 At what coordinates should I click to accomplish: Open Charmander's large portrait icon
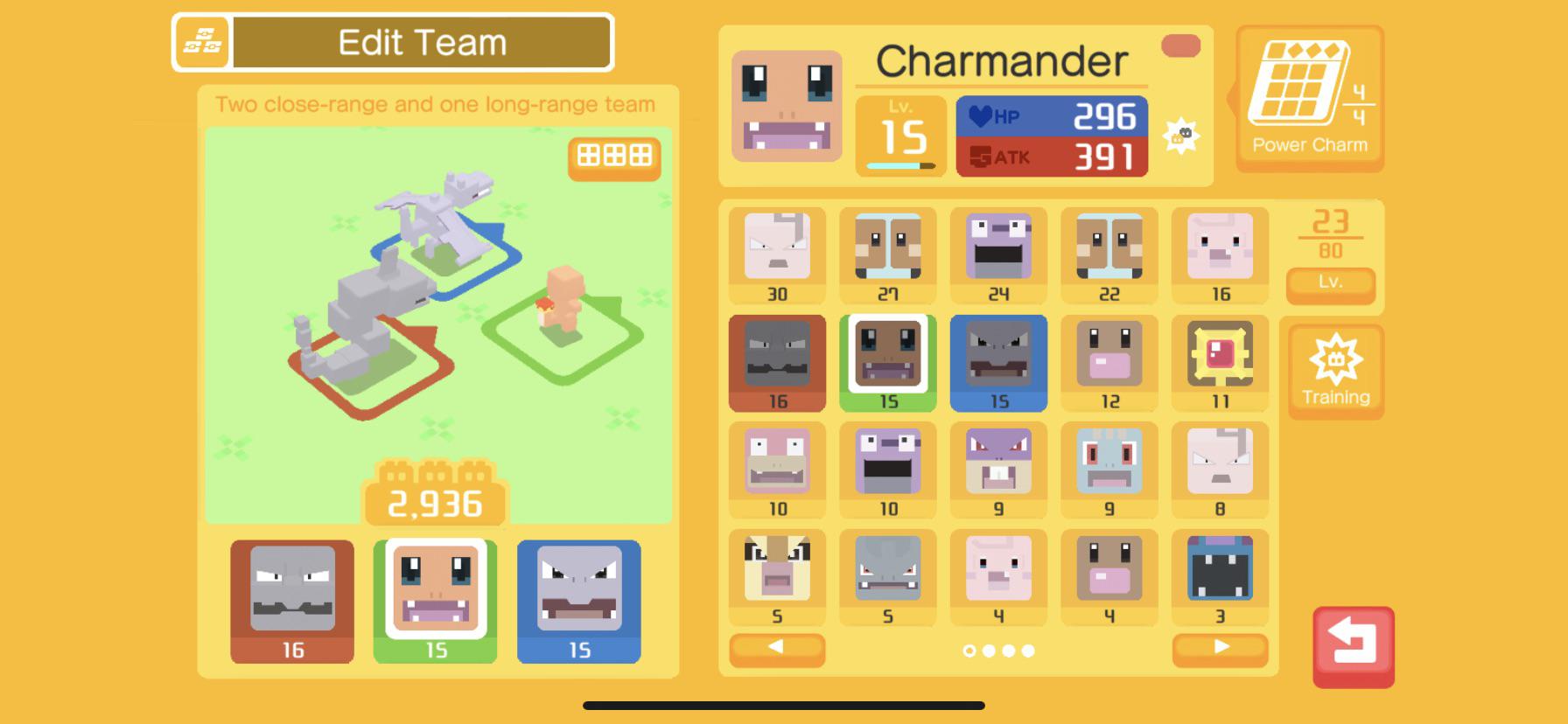[785, 107]
